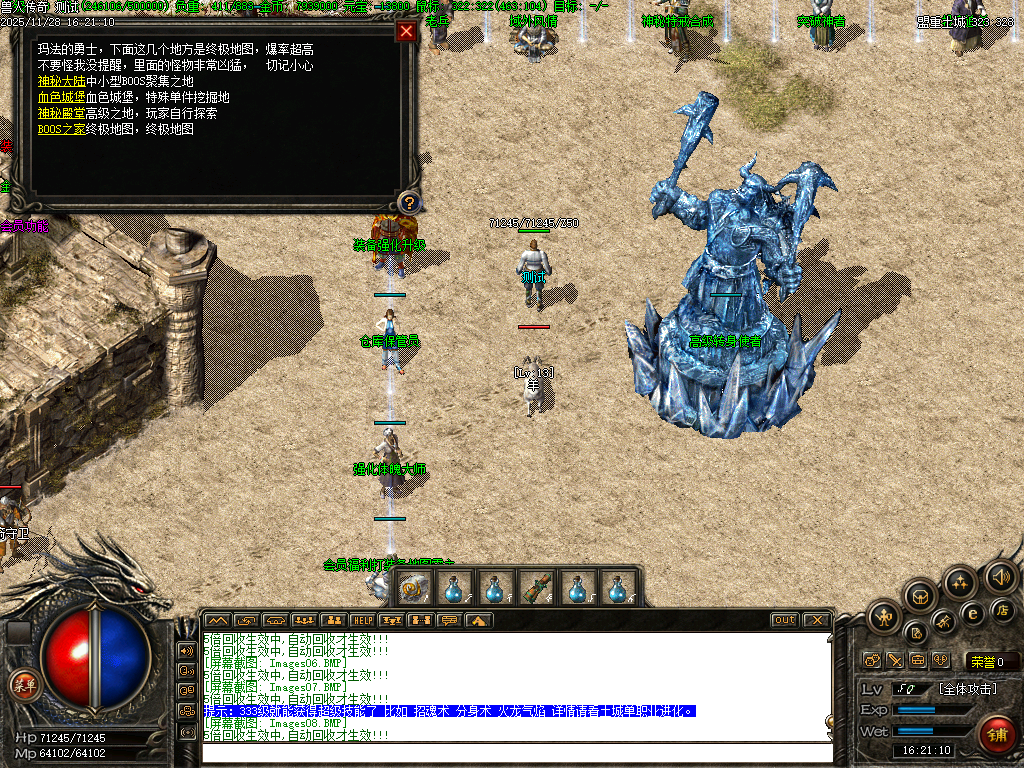Viewport: 1024px width, 768px height.
Task: Click the chat bar HELP button
Action: coord(362,620)
